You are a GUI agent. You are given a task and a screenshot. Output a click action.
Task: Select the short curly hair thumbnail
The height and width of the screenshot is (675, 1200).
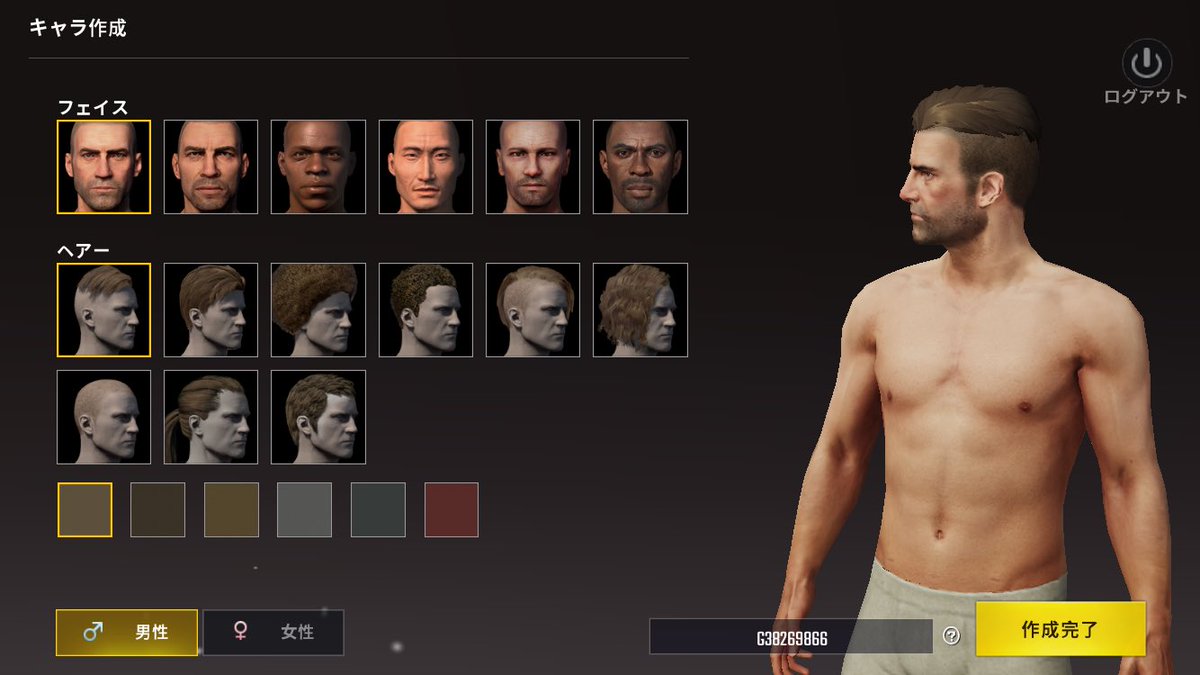click(x=426, y=310)
